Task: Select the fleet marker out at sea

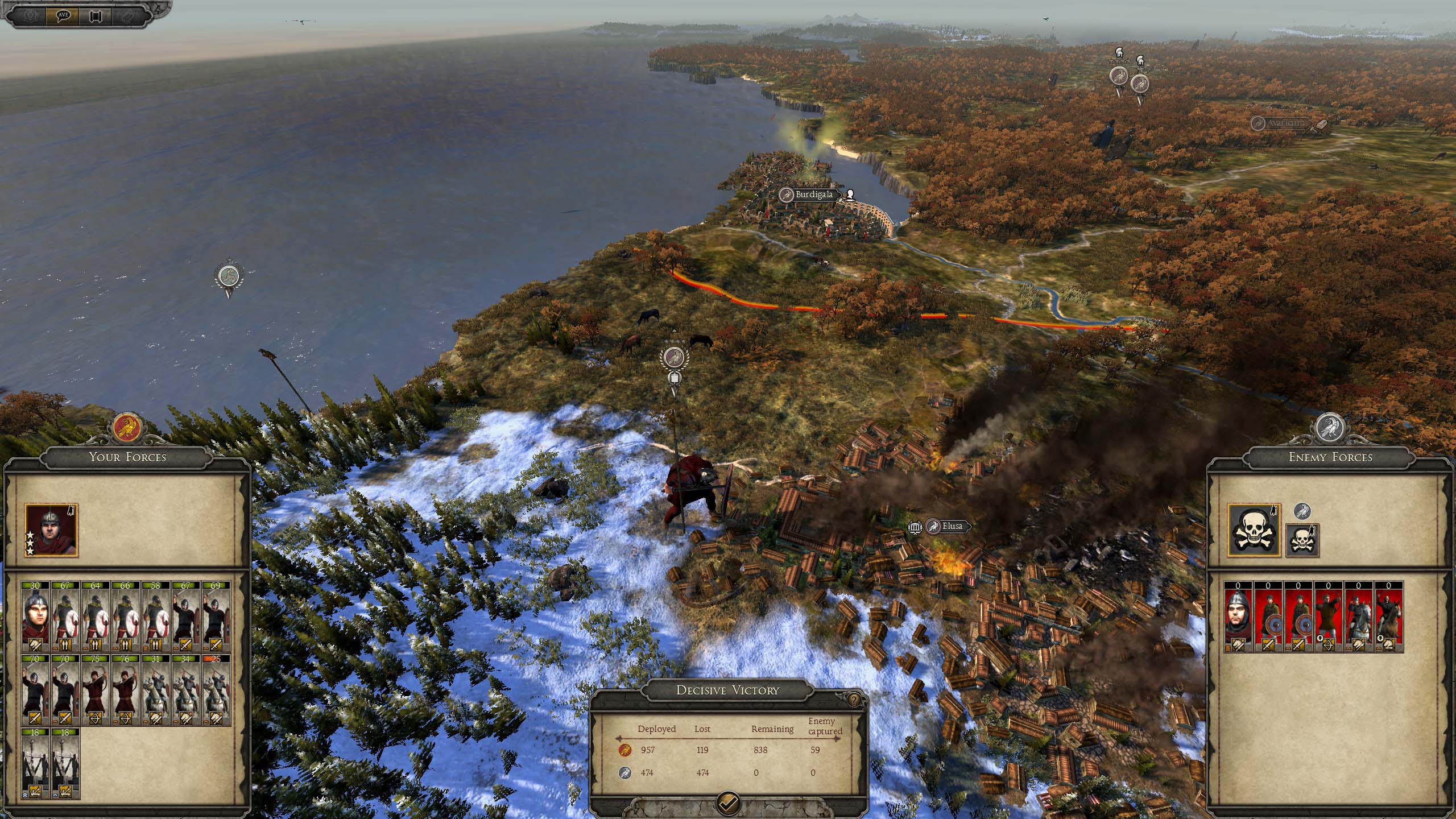Action: 229,278
